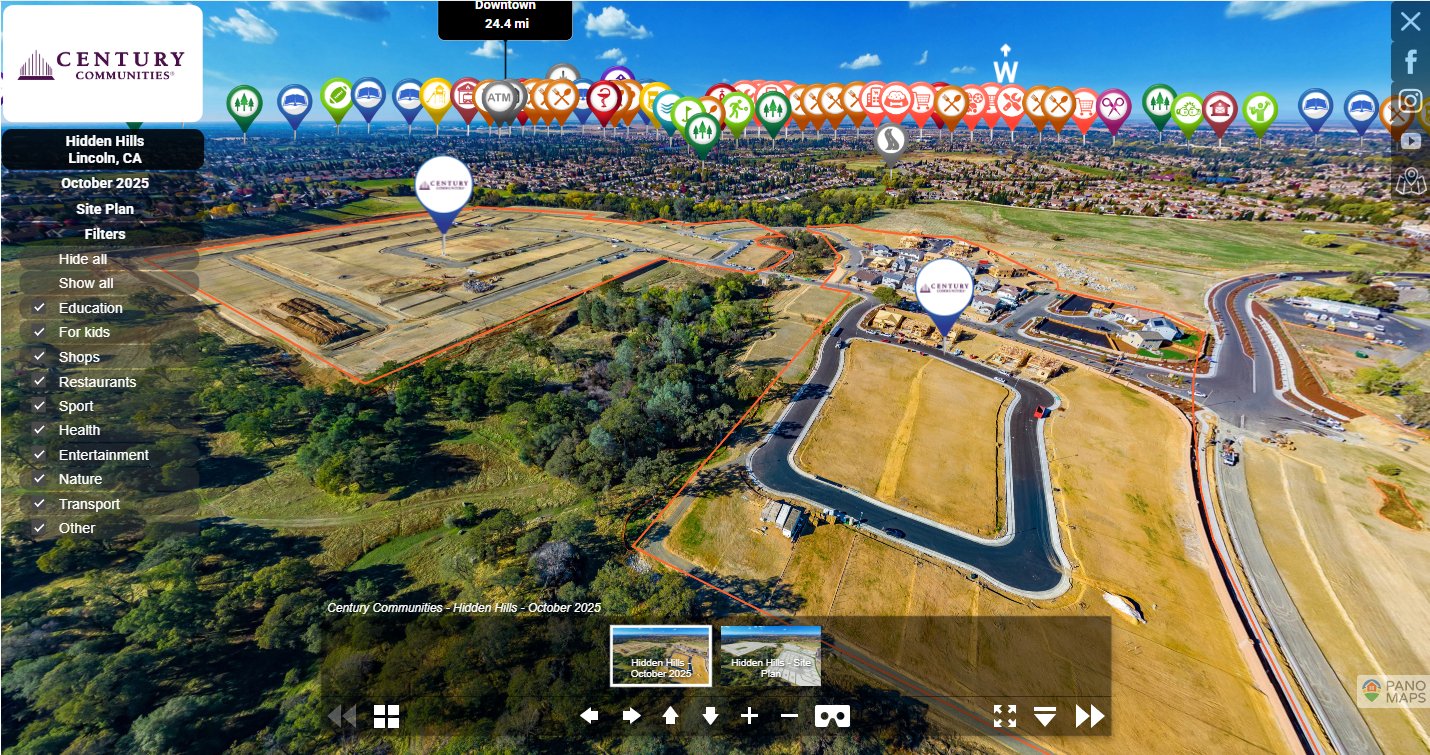Toggle the Restaurants filter checkbox
Viewport: 1430px width, 755px height.
[39, 382]
